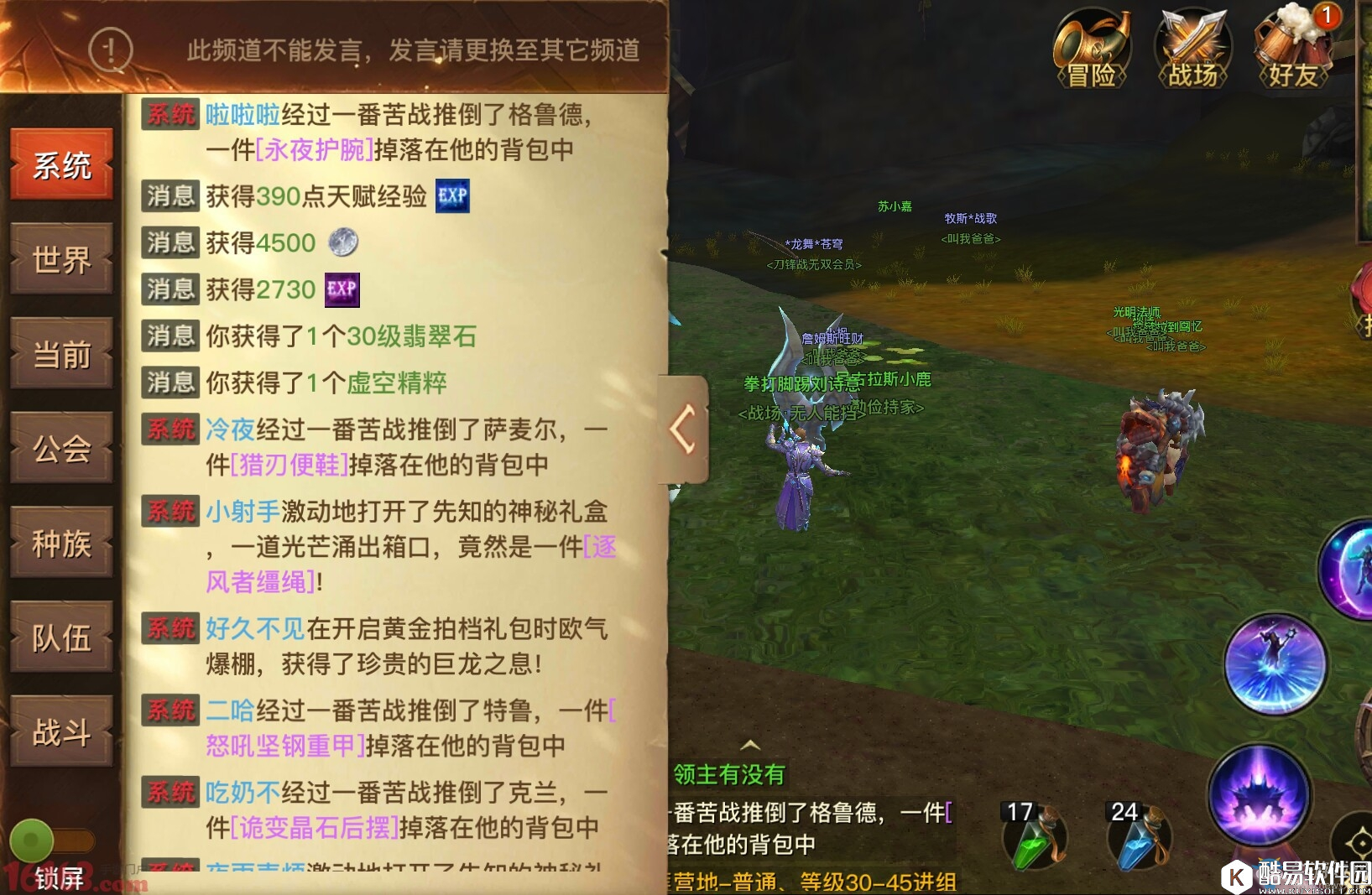The image size is (1372, 895).
Task: Cast the frost blizzard skill
Action: click(1276, 665)
